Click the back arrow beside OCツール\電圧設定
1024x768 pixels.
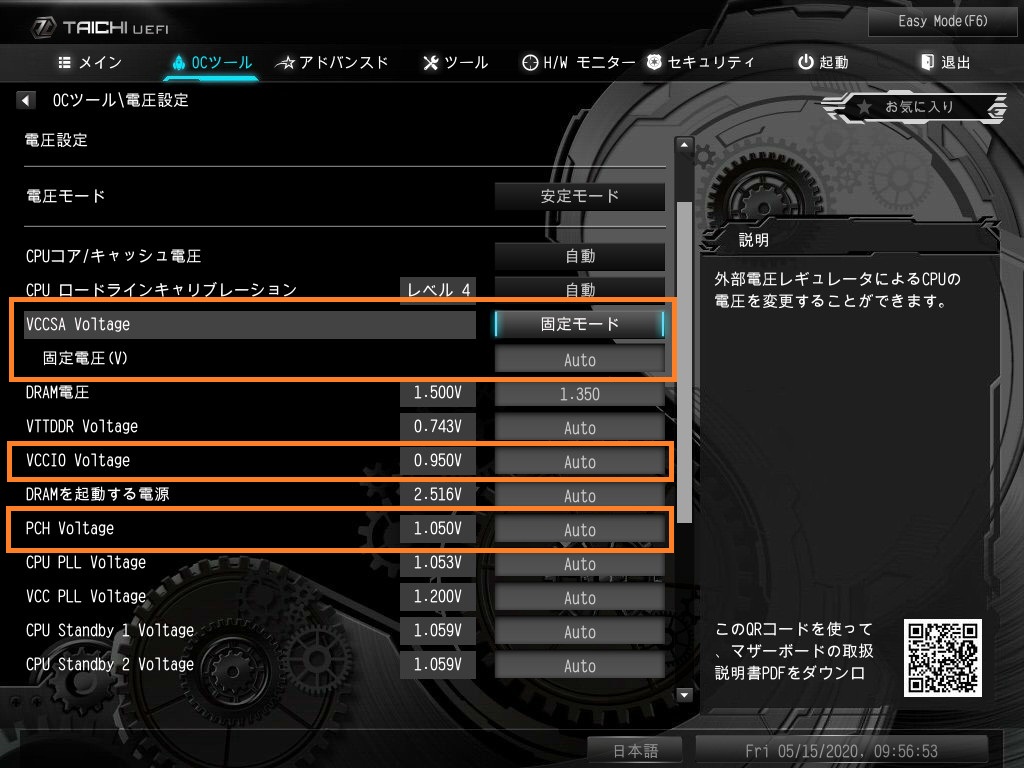click(27, 100)
